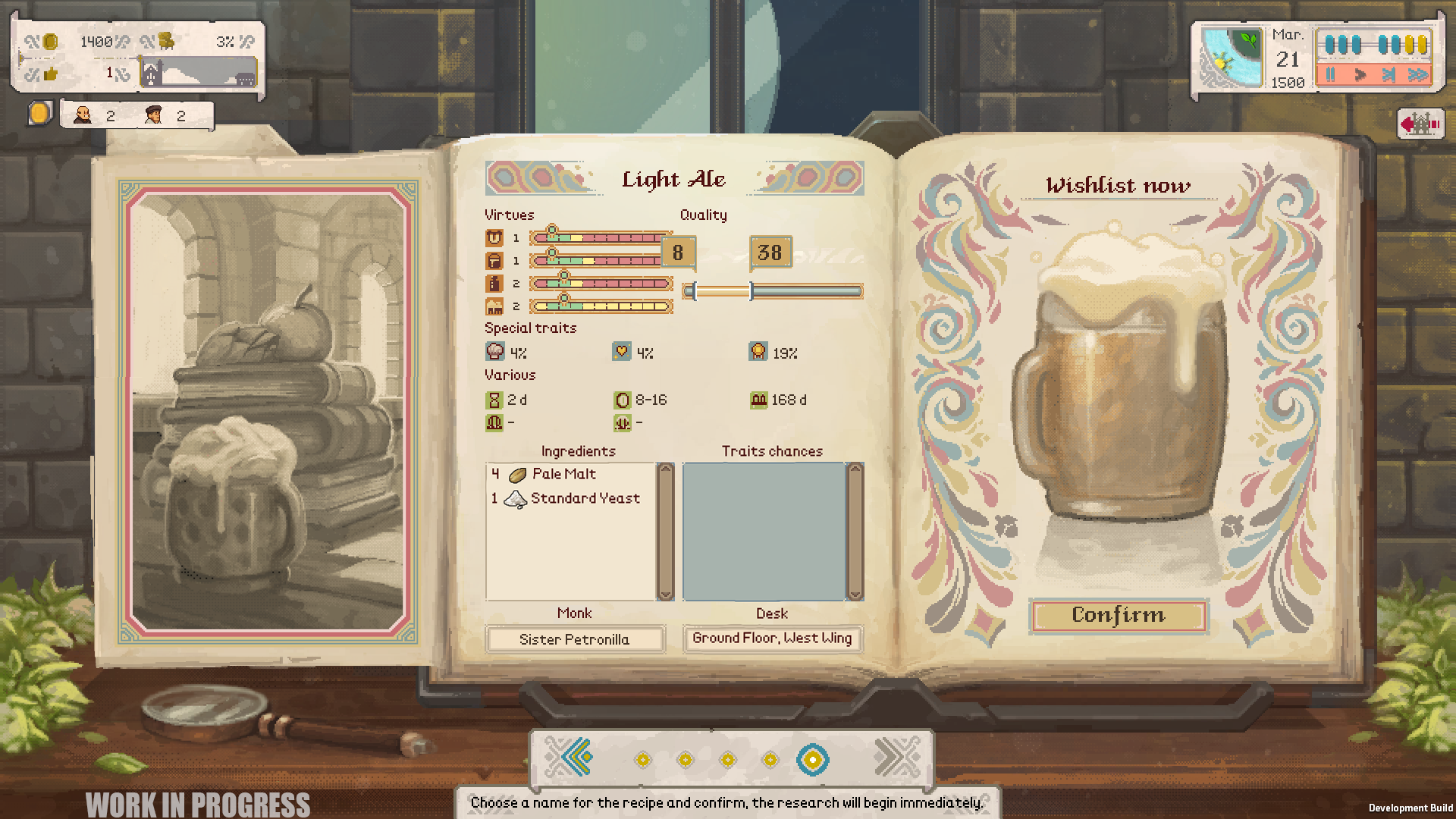This screenshot has width=1456, height=819.
Task: Edit the Light Ale recipe name
Action: pos(673,179)
